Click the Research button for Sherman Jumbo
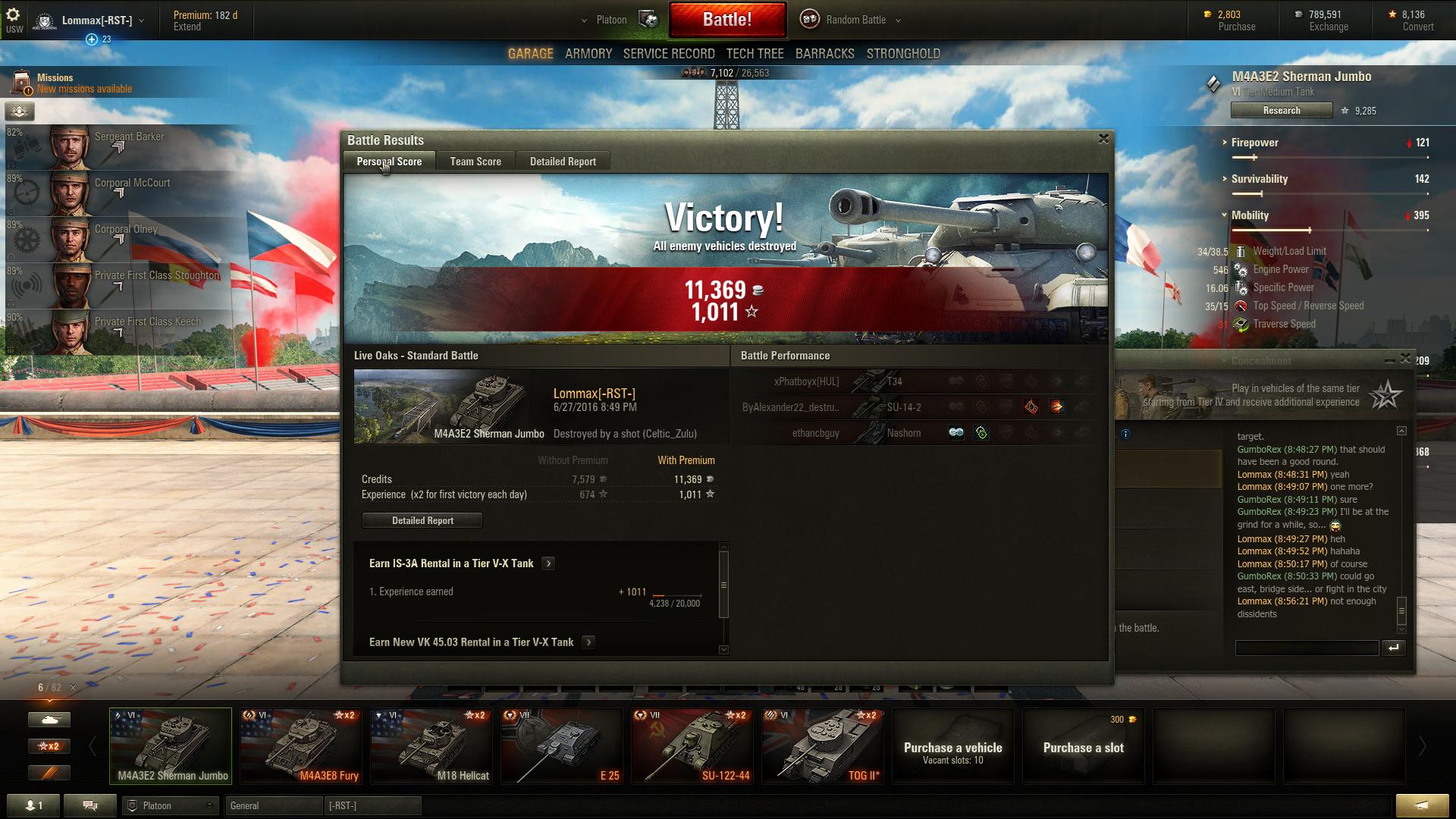1456x819 pixels. [1281, 111]
